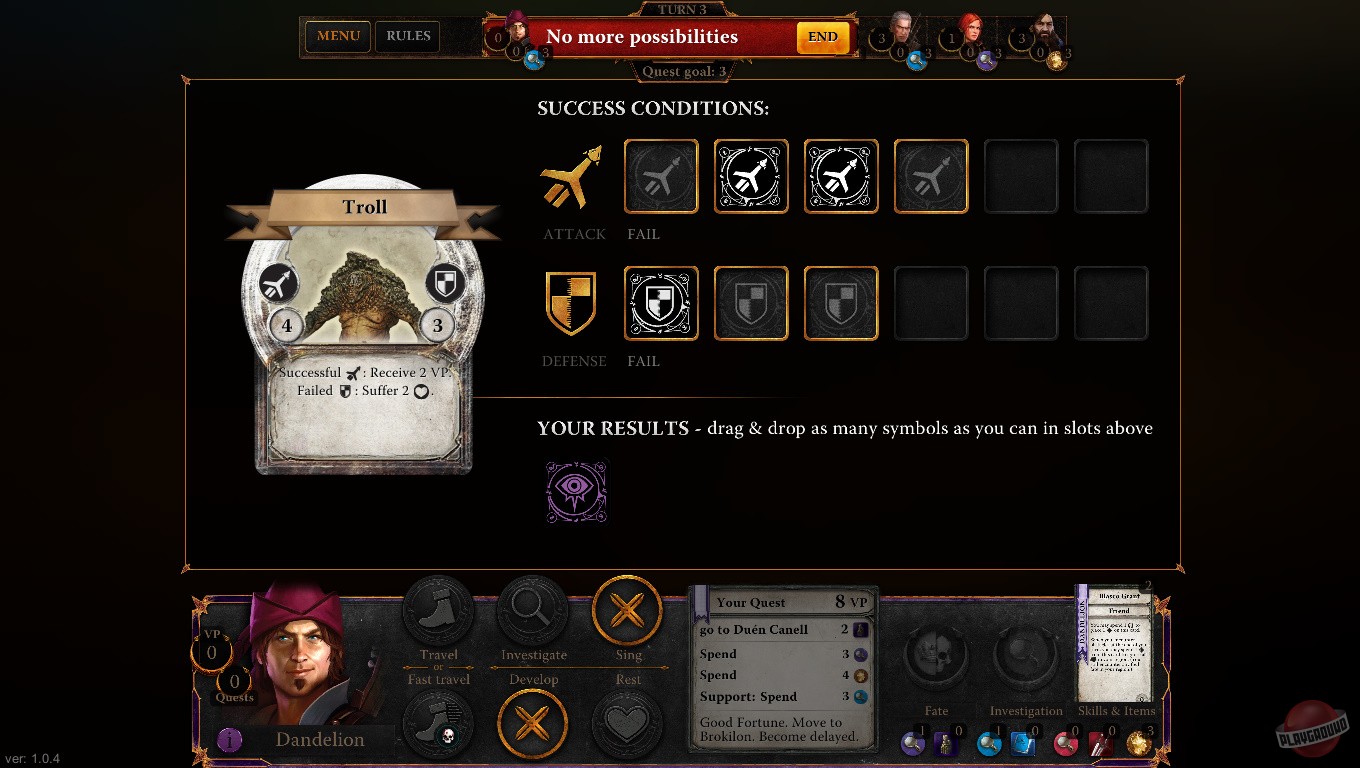Viewport: 1360px width, 768px height.
Task: Click the gold Skills & Items coin icon
Action: pos(1139,744)
